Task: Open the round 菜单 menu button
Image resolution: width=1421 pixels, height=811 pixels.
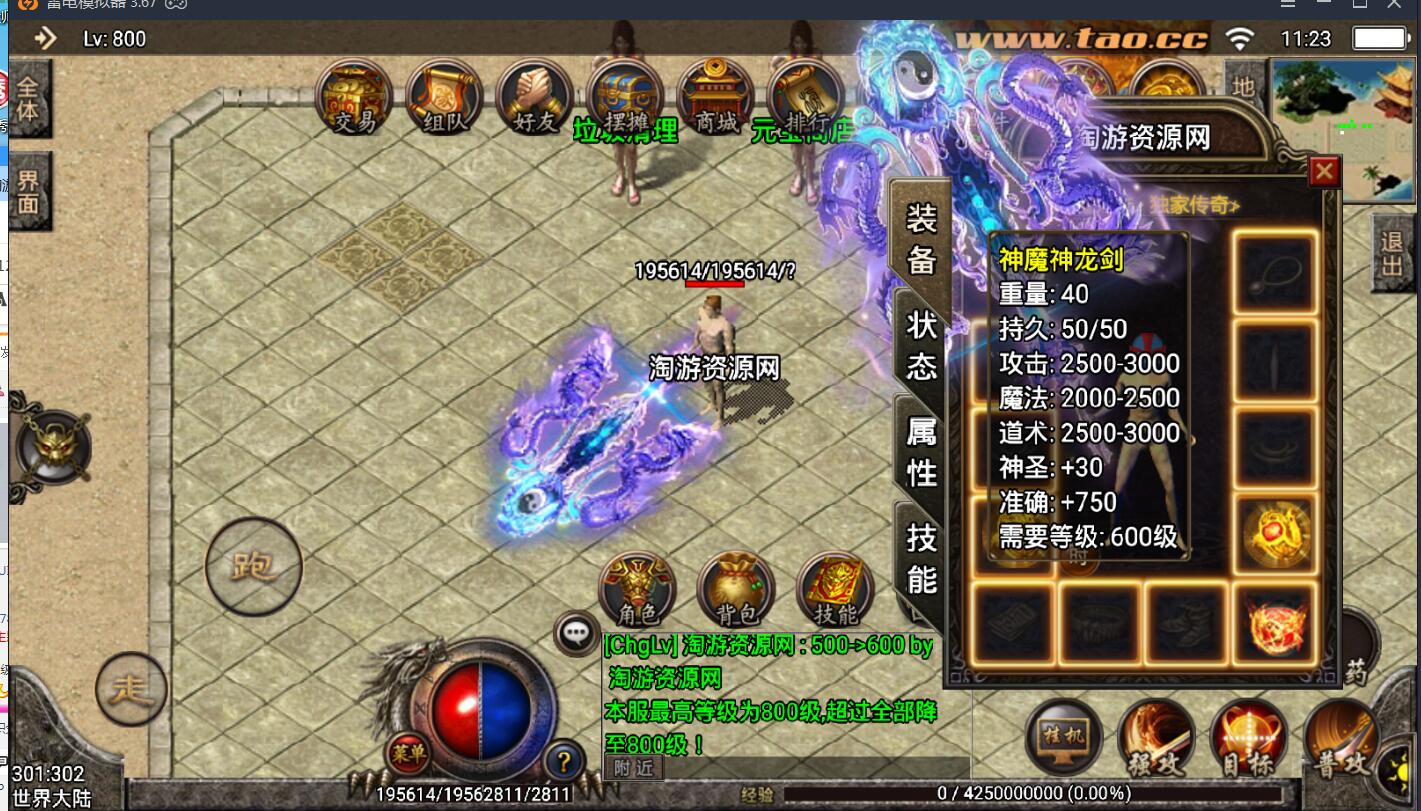Action: tap(409, 752)
